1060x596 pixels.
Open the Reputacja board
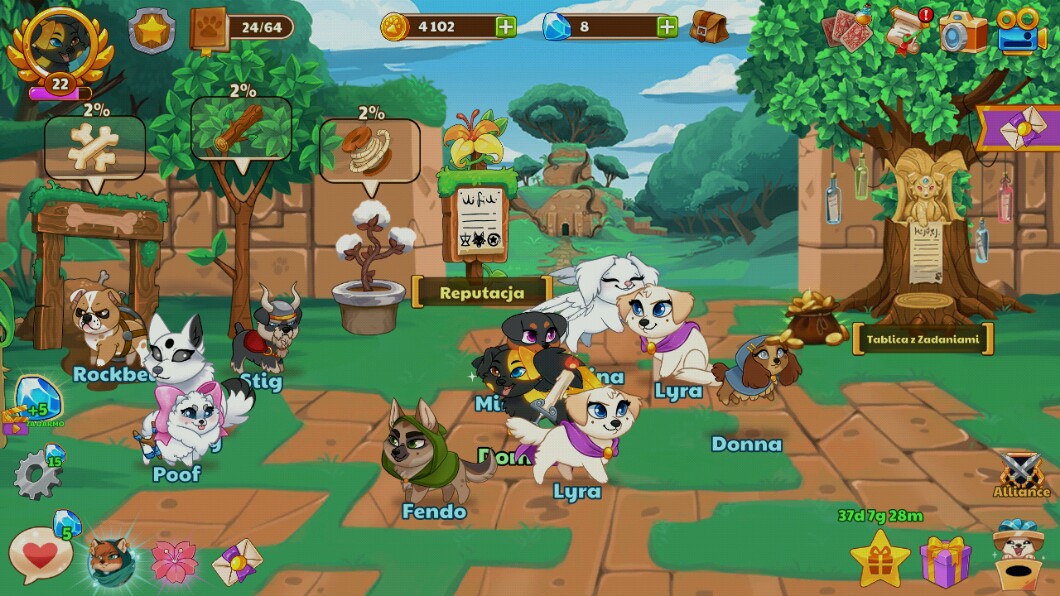[482, 291]
